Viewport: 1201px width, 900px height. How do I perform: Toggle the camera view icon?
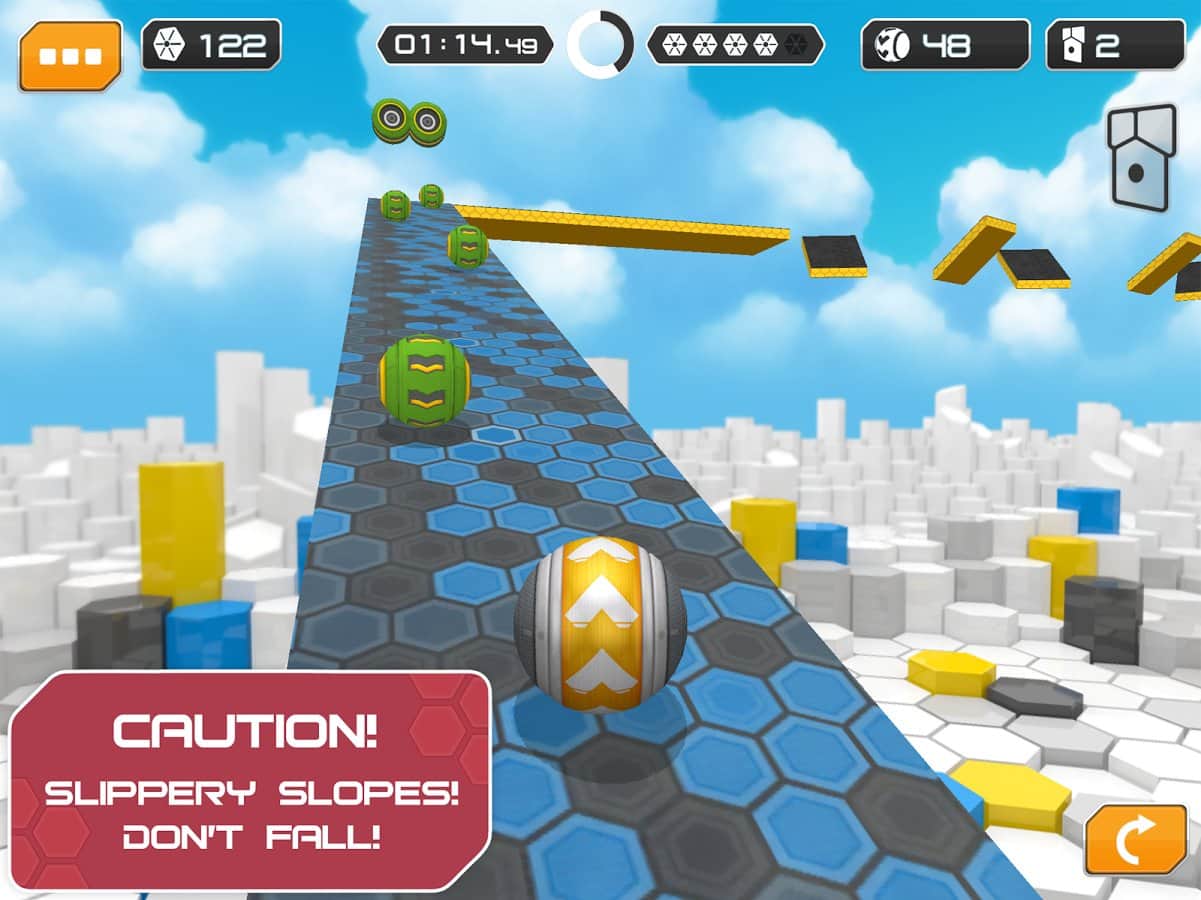tap(1140, 157)
